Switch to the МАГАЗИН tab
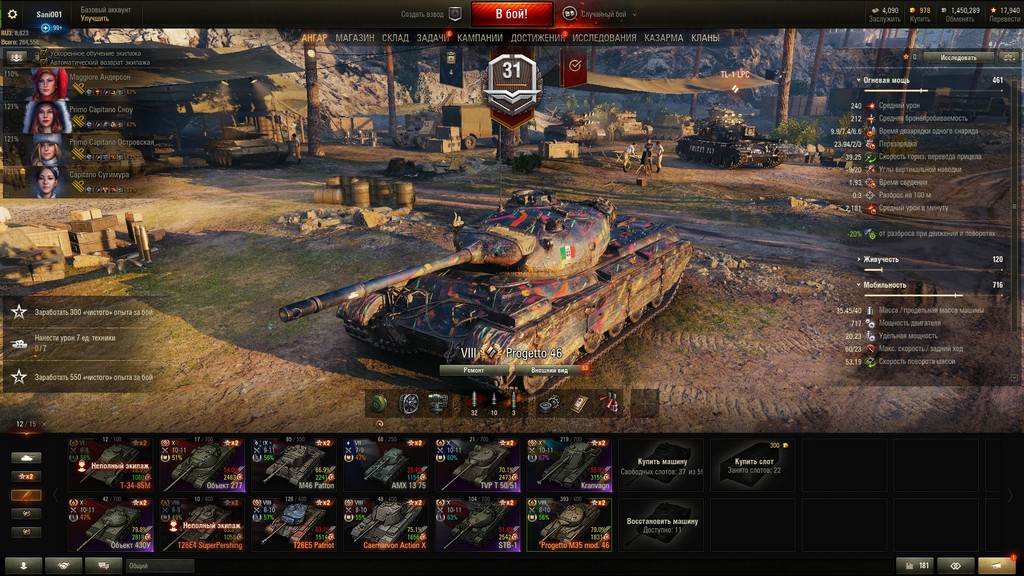The width and height of the screenshot is (1024, 576). [355, 38]
